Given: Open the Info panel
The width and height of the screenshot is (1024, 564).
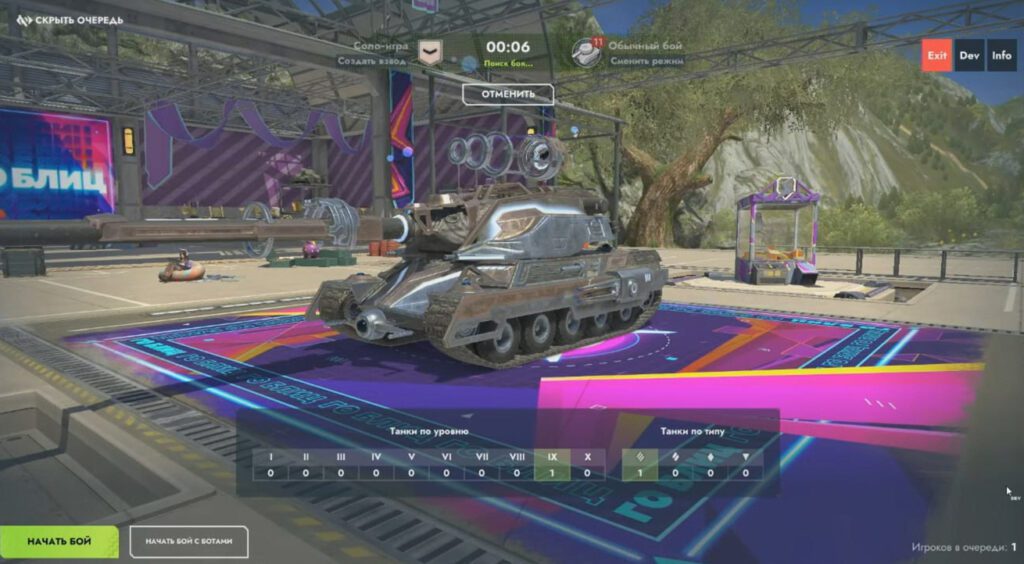Looking at the screenshot, I should [1001, 55].
